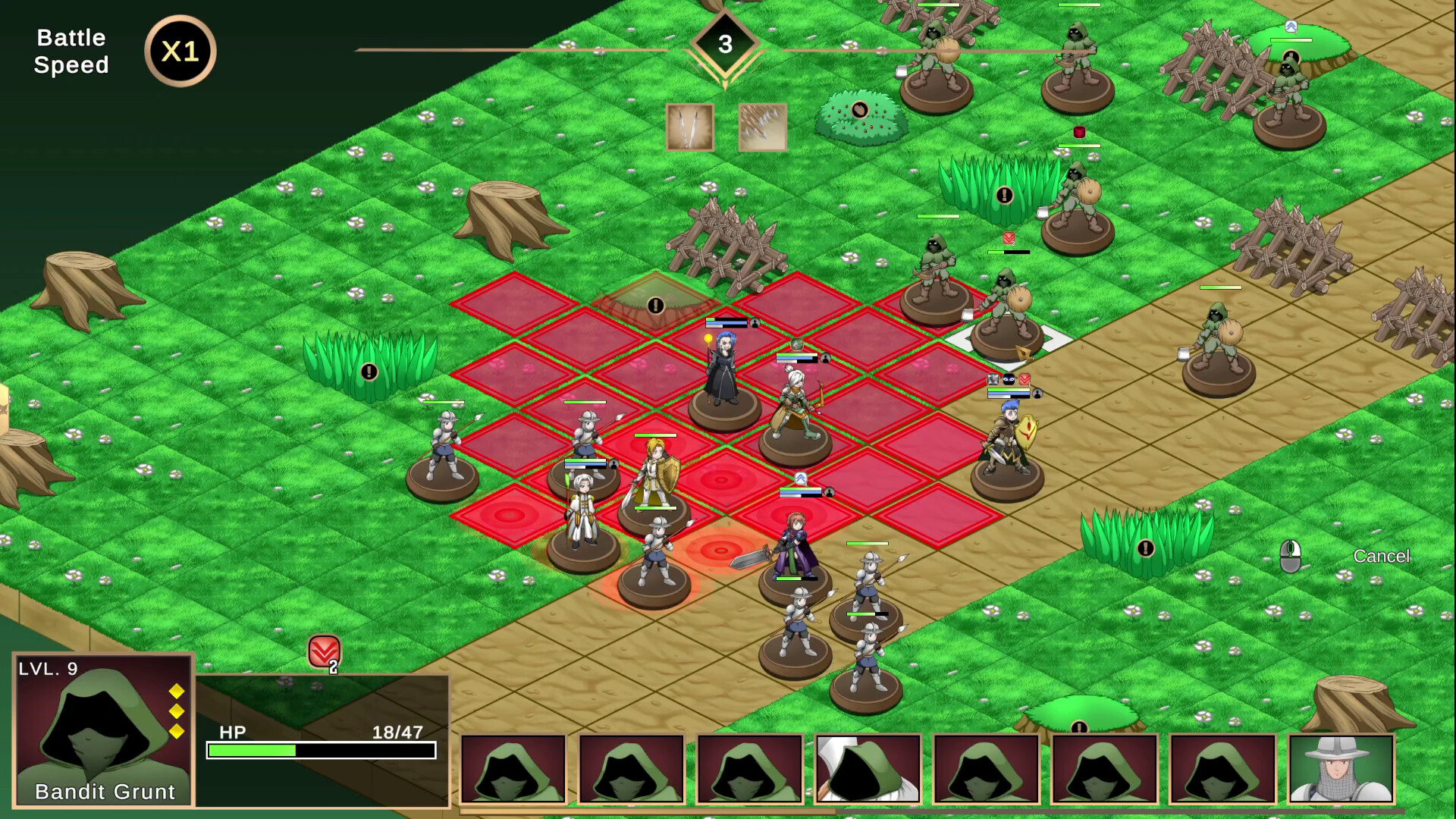The width and height of the screenshot is (1456, 819).
Task: Toggle Battle Speed from X1
Action: 180,51
